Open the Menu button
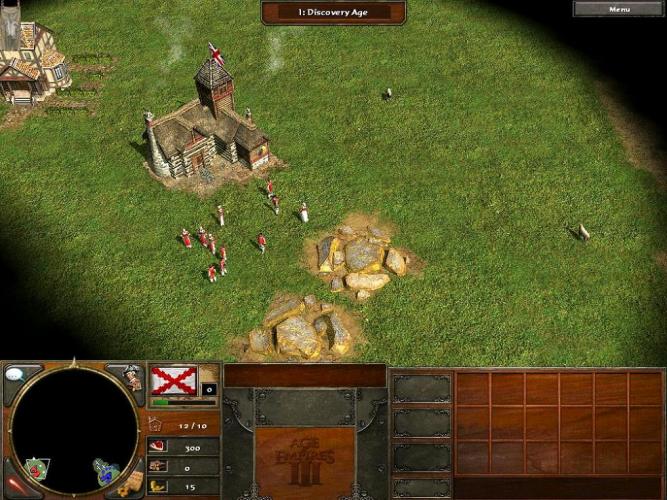667x500 pixels. pos(619,9)
